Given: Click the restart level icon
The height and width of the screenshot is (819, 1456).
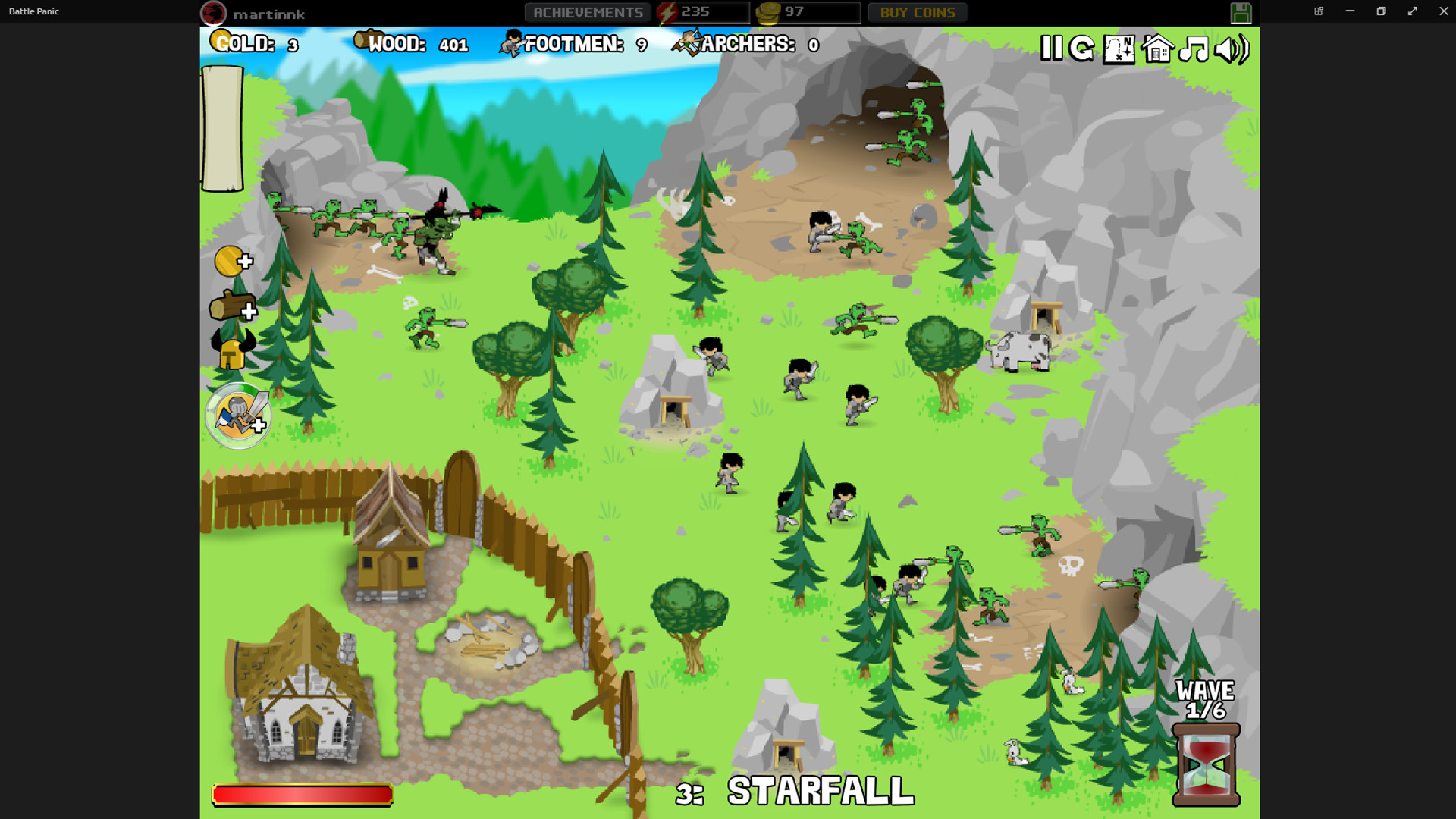Looking at the screenshot, I should tap(1081, 49).
